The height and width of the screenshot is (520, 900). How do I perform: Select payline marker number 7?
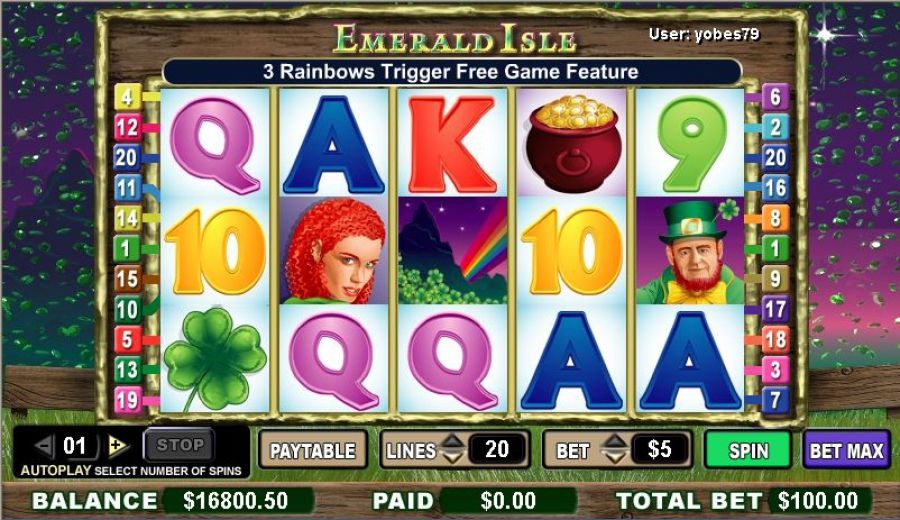tap(775, 401)
